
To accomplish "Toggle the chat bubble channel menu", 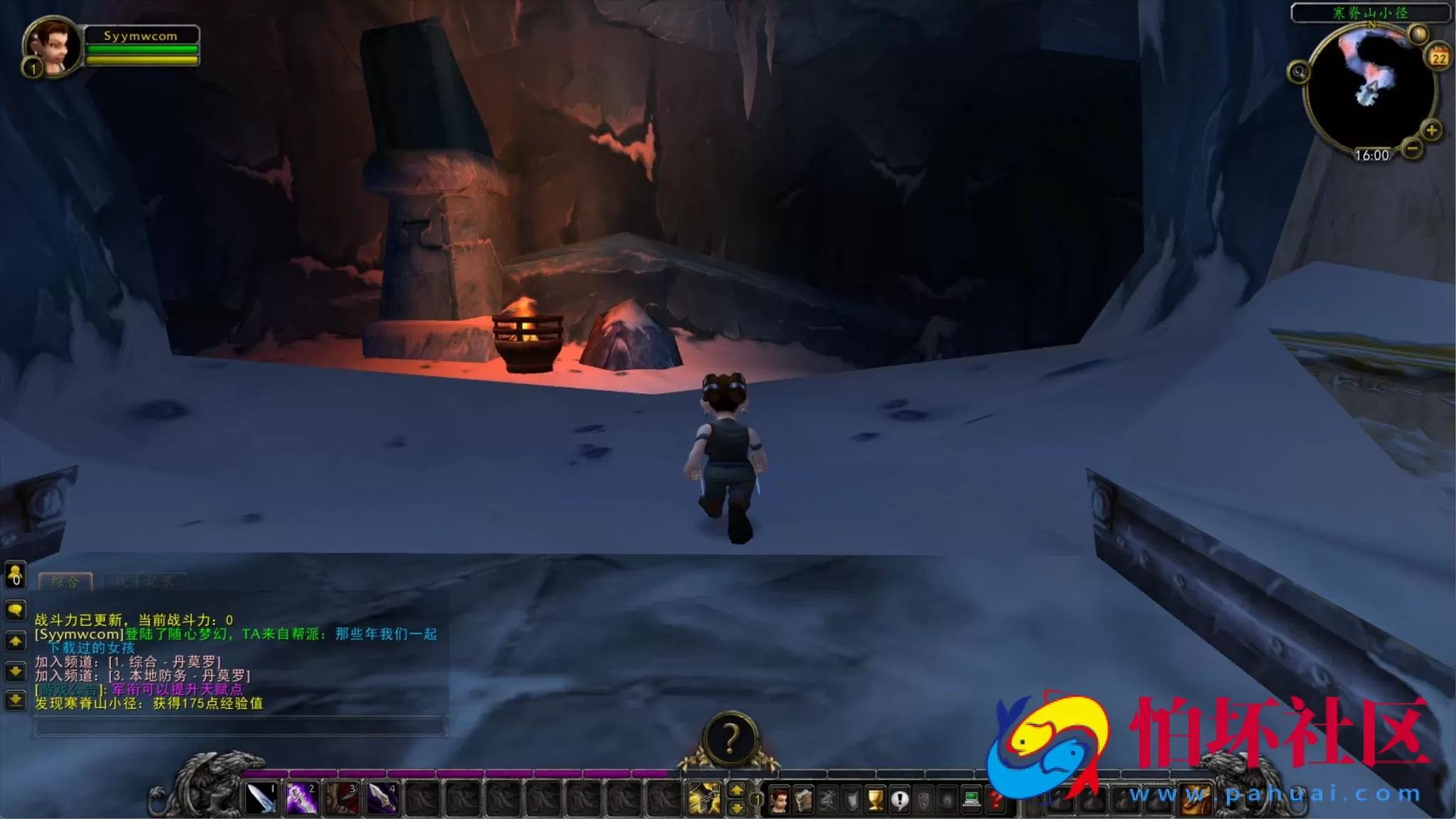I will point(15,610).
